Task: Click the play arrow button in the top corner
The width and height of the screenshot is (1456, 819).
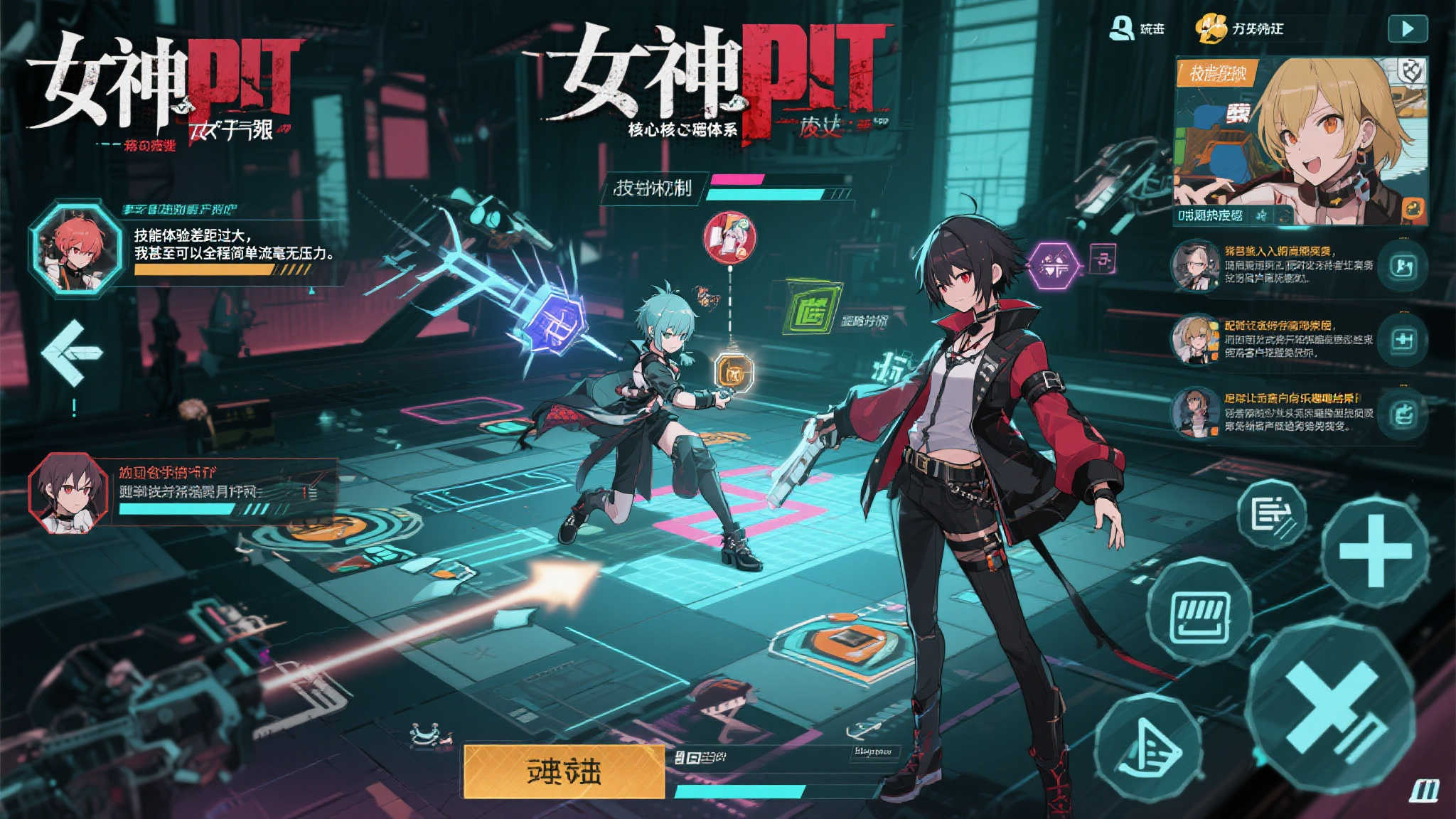Action: 1407,29
